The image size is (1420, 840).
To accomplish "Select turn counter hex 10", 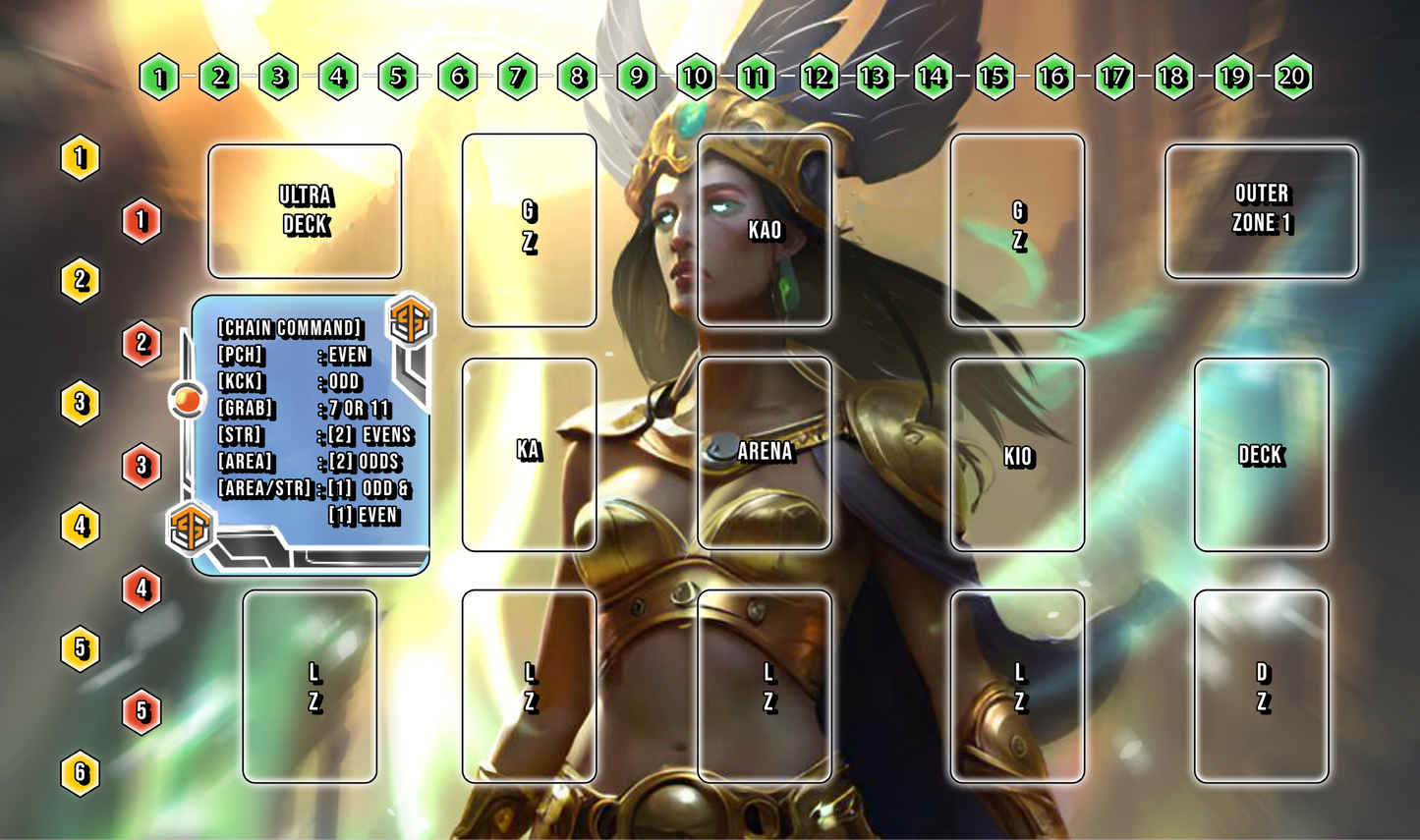I will (x=697, y=77).
